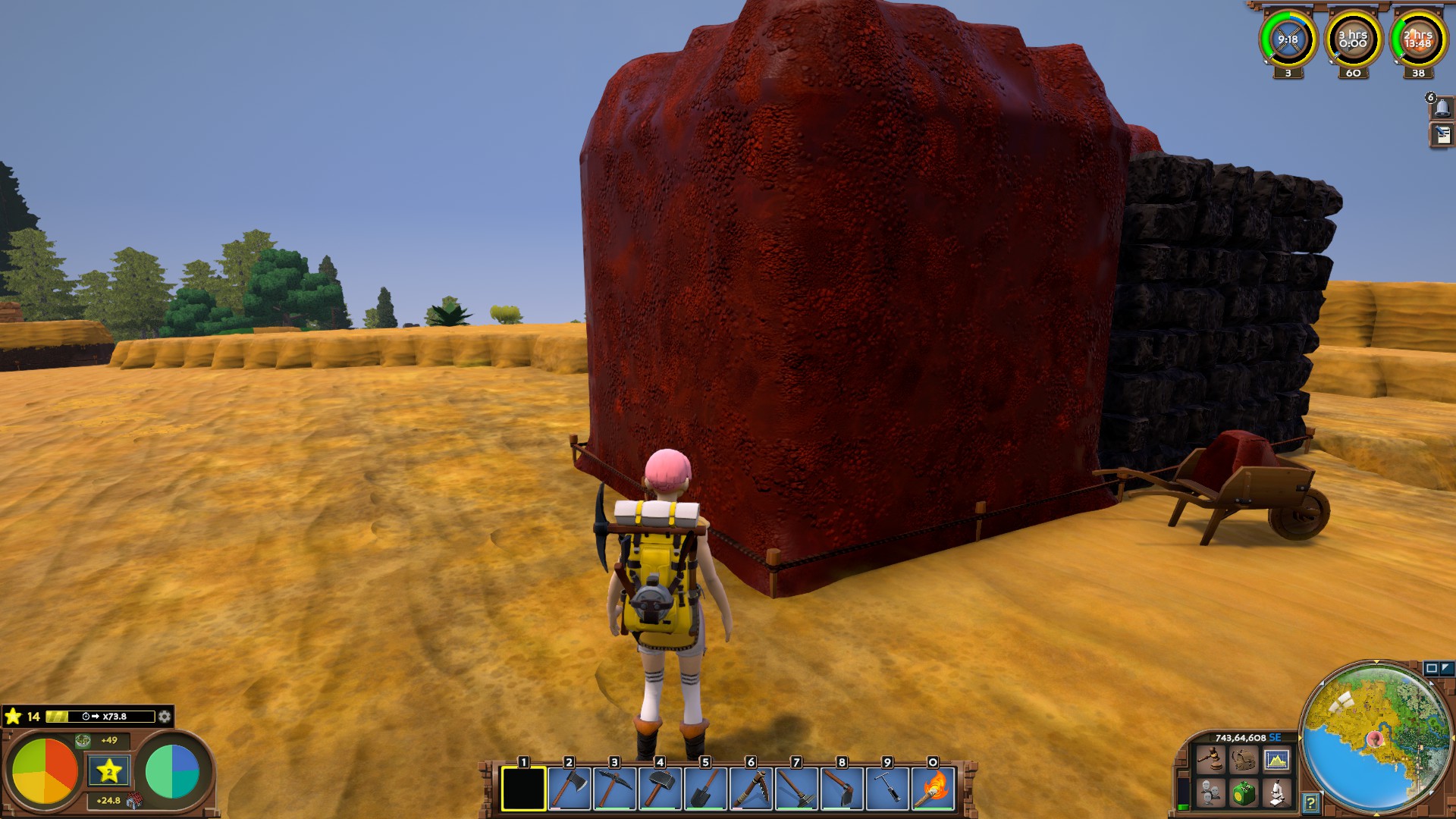Select the axe in hotbar slot 2
This screenshot has width=1456, height=819.
[569, 789]
